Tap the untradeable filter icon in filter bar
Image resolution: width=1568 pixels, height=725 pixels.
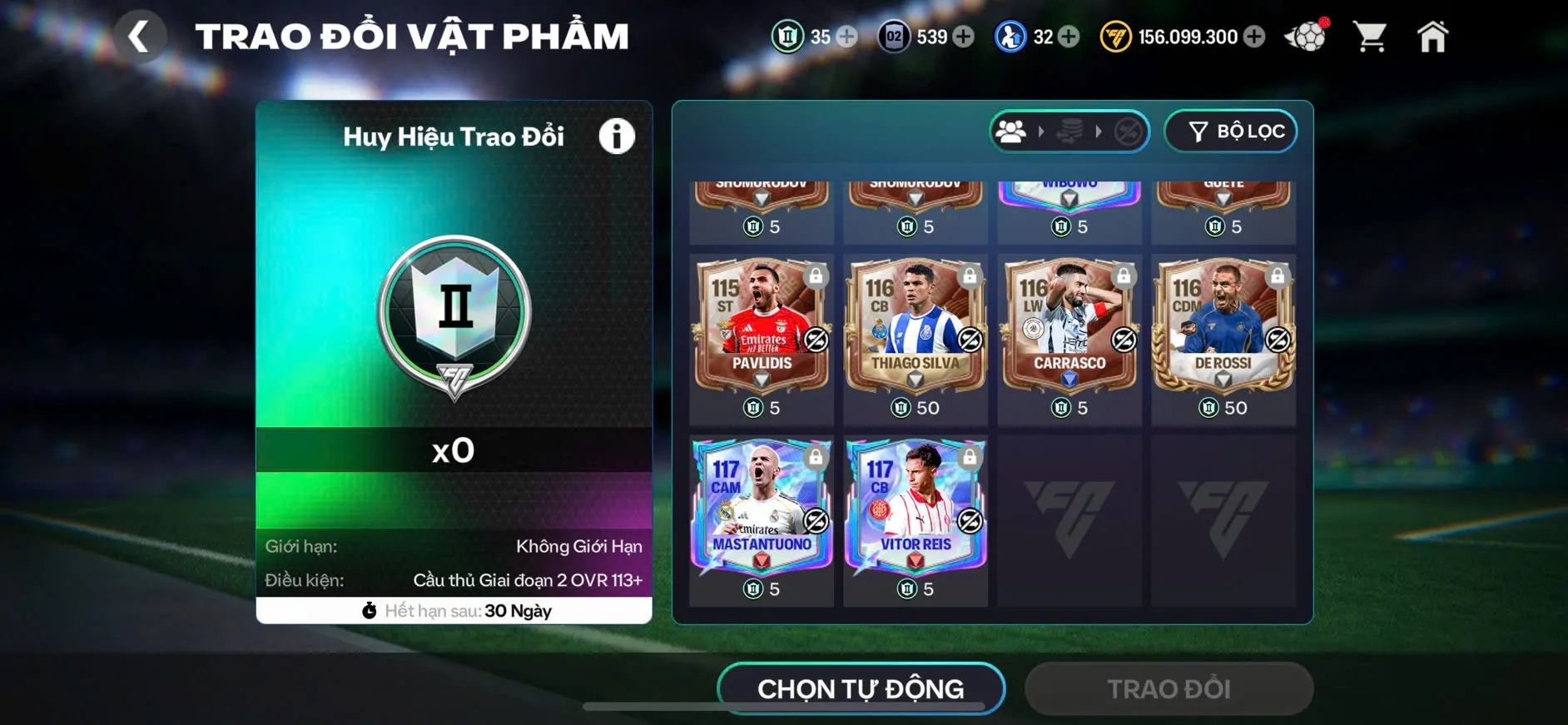(1129, 131)
